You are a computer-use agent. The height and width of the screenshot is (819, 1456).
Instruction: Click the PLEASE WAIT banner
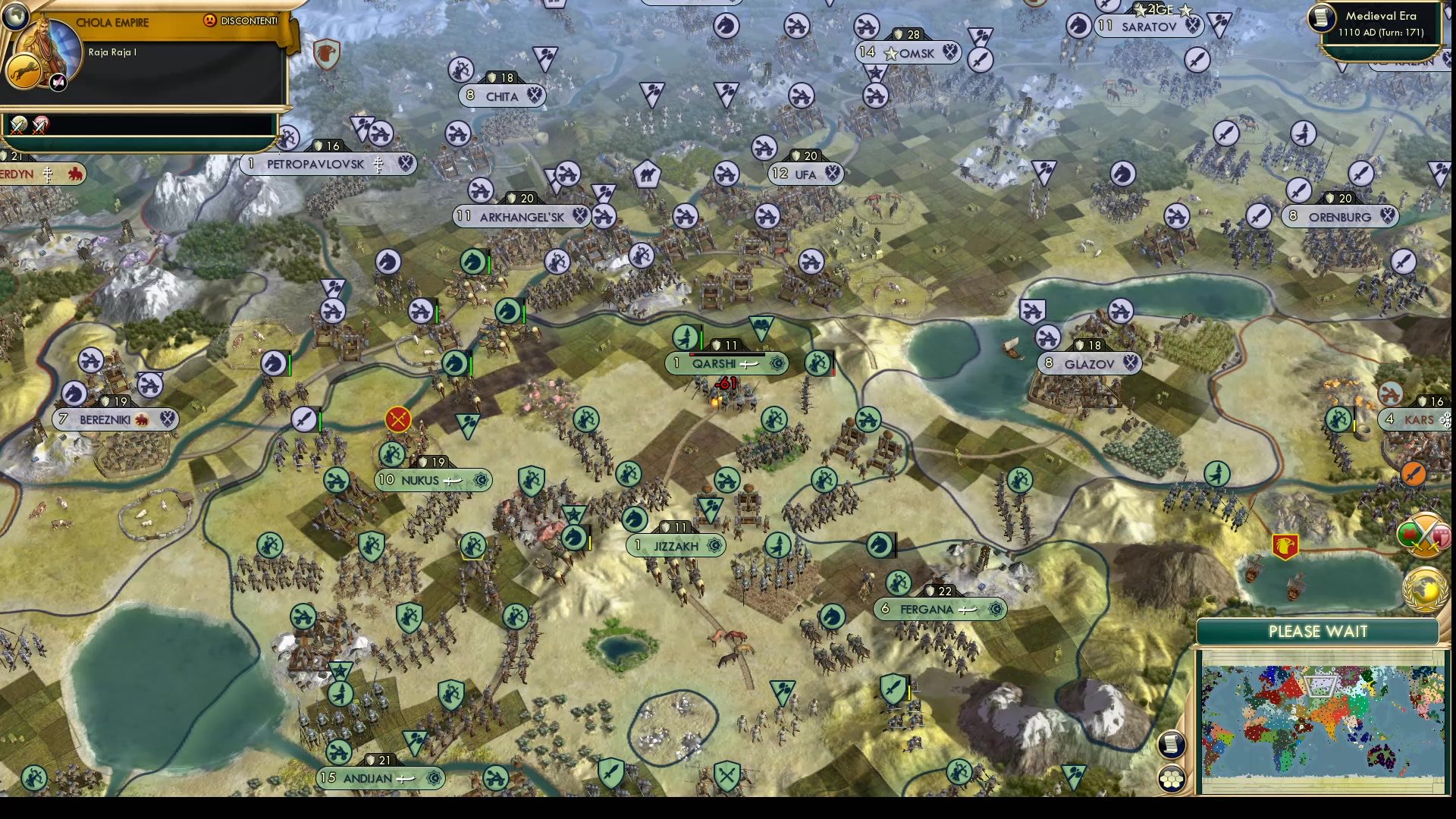pos(1317,632)
